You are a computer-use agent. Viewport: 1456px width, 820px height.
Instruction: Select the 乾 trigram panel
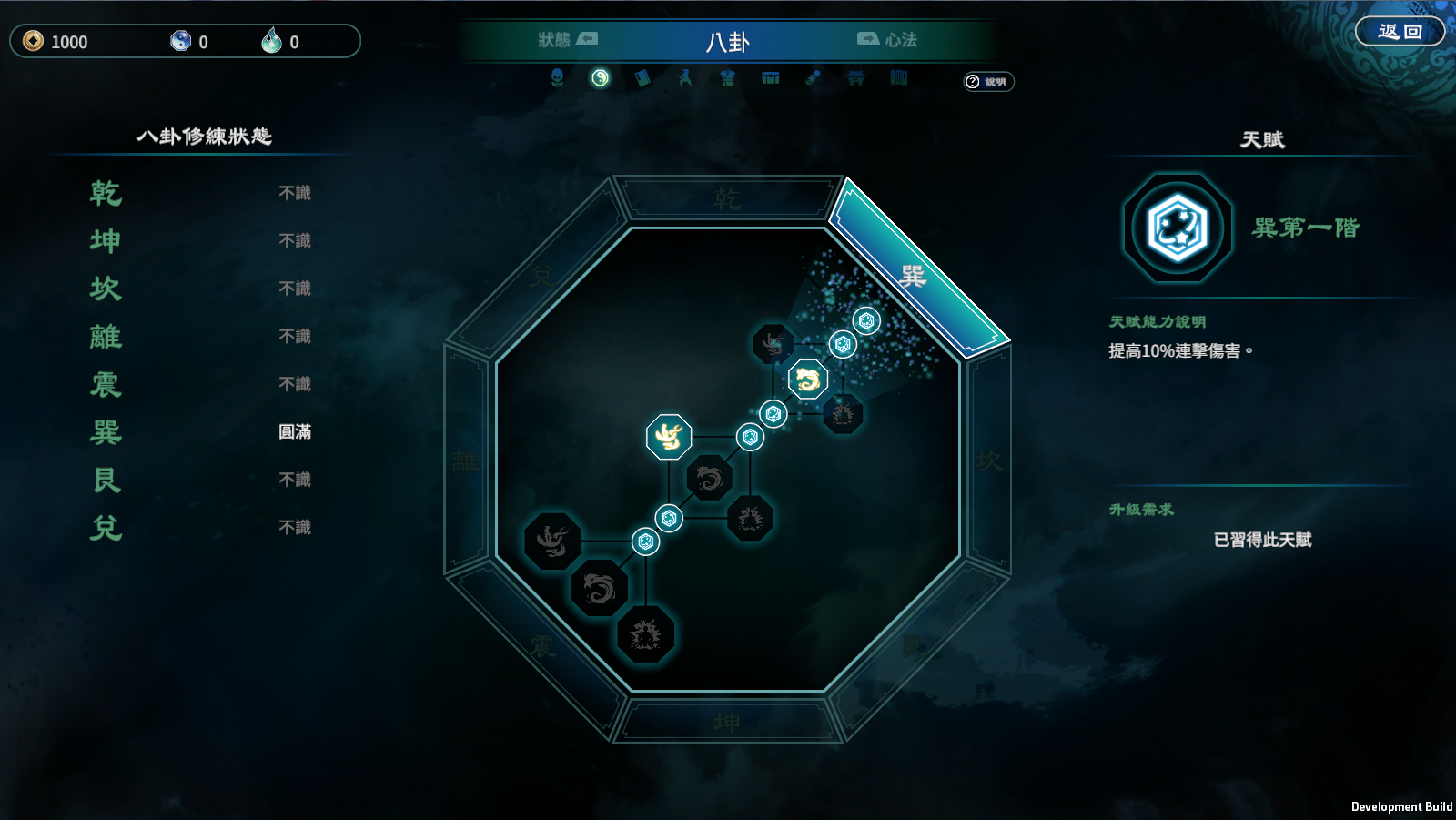tap(727, 198)
